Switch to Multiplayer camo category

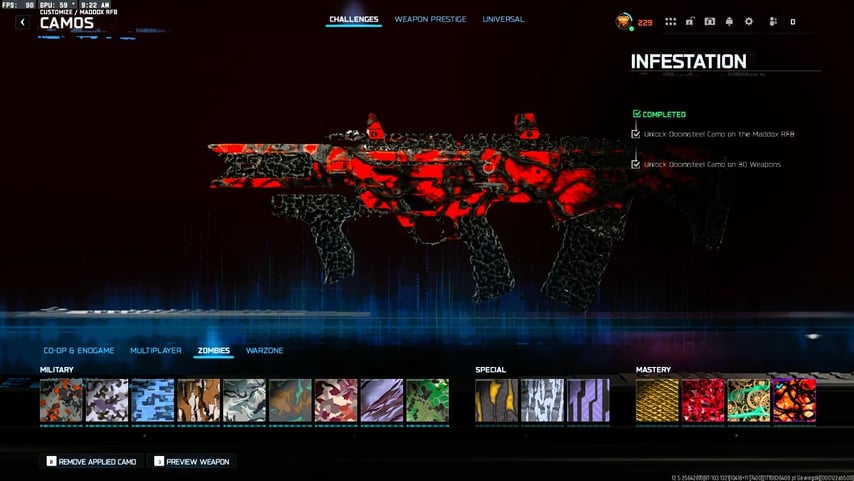click(156, 351)
